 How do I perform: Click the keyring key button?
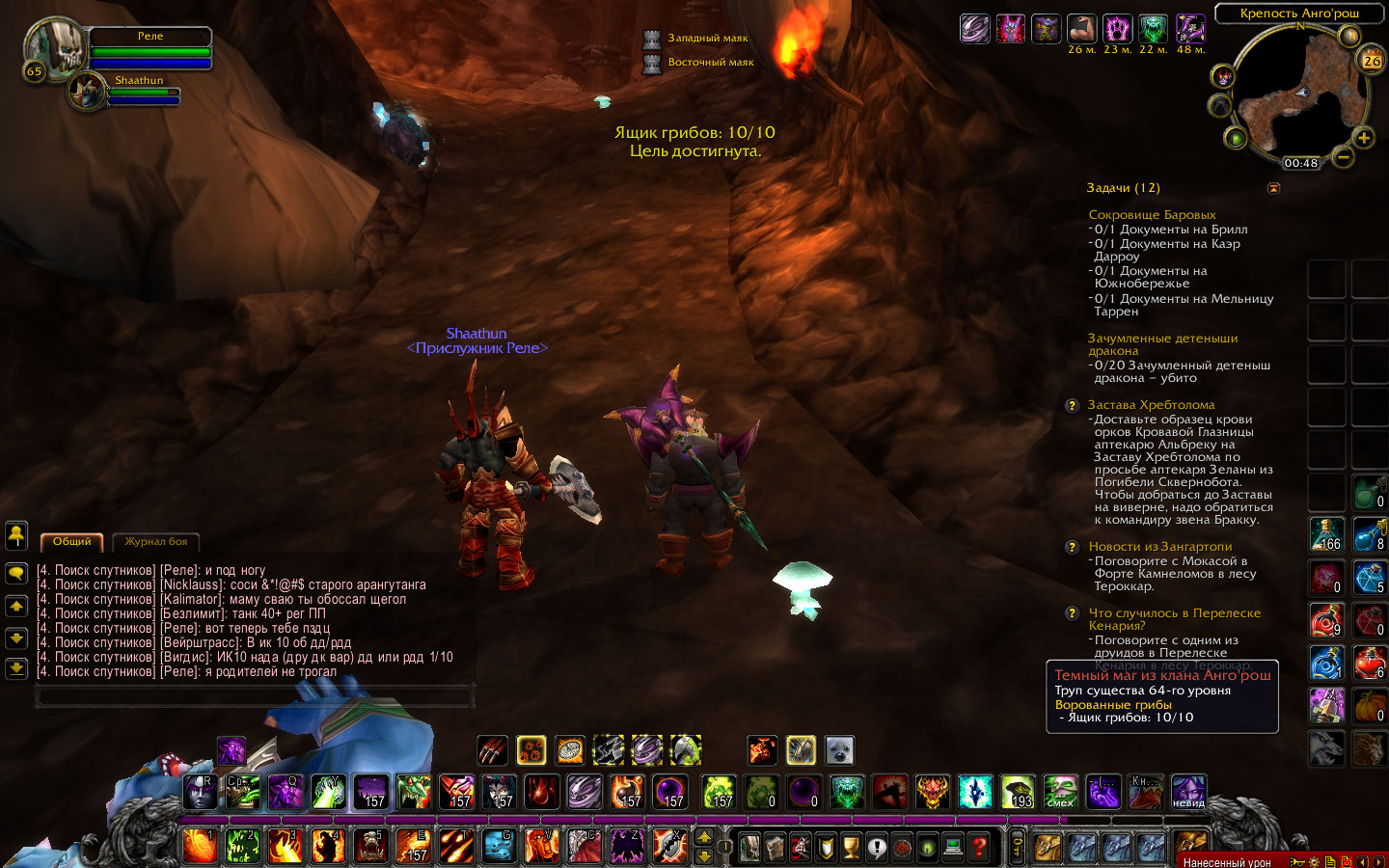(1017, 847)
